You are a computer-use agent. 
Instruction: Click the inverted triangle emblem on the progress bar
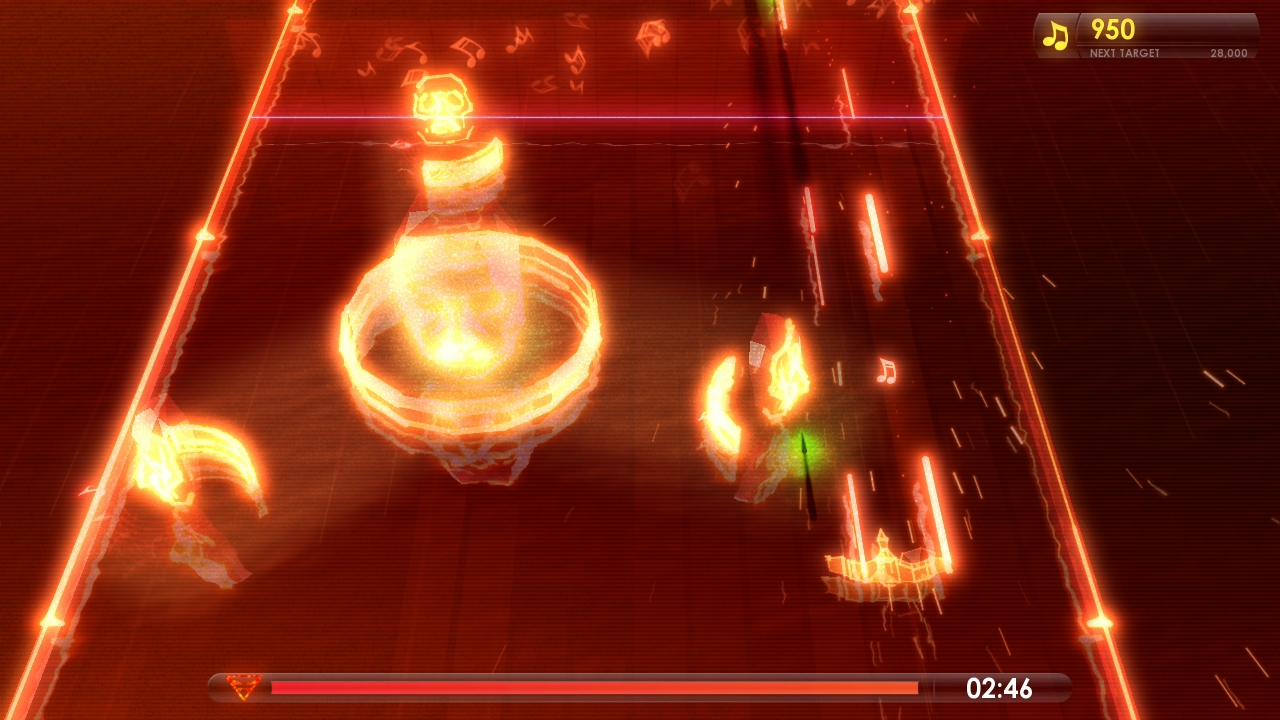(x=243, y=687)
